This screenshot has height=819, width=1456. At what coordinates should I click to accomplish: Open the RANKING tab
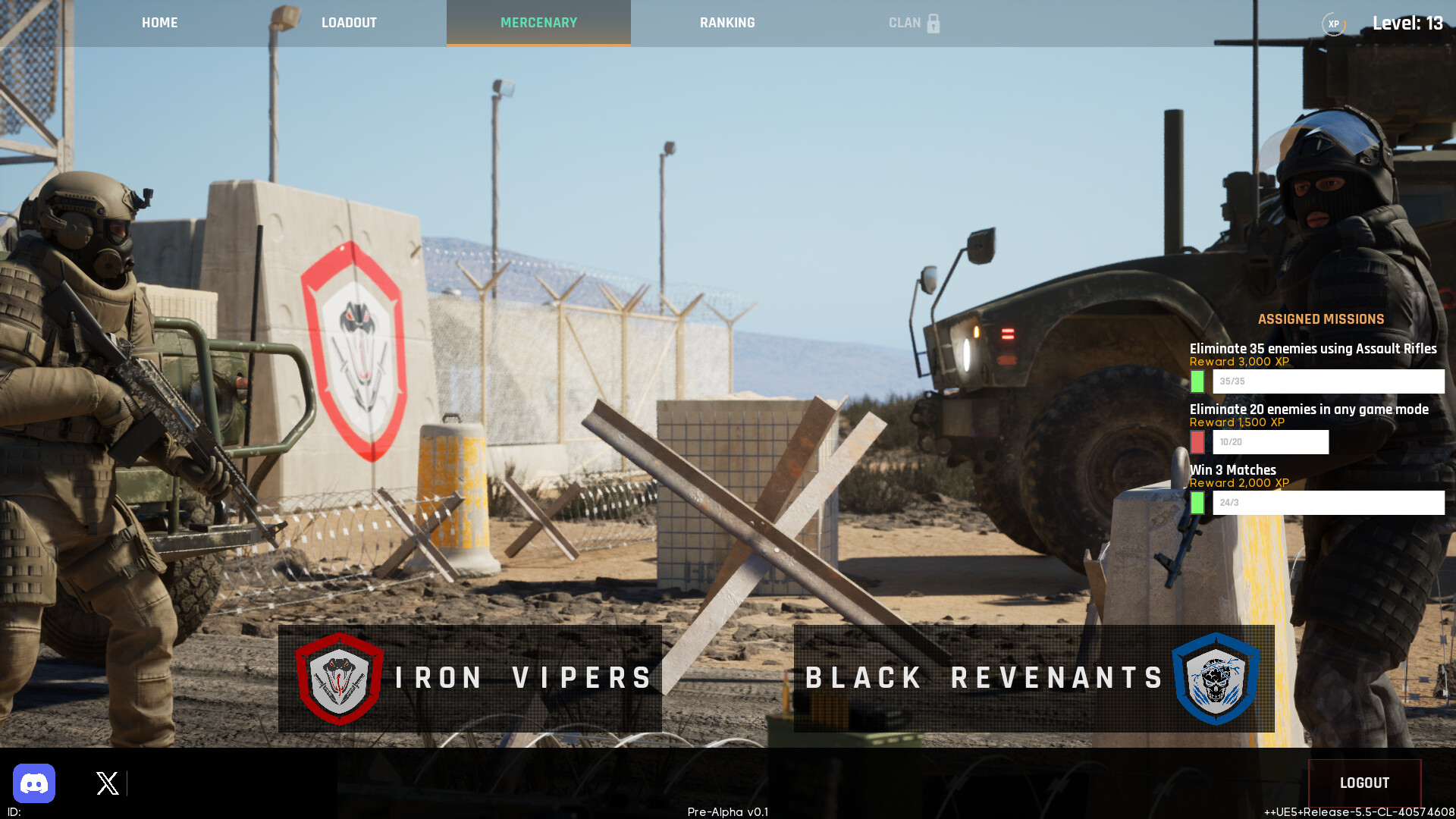click(x=726, y=23)
